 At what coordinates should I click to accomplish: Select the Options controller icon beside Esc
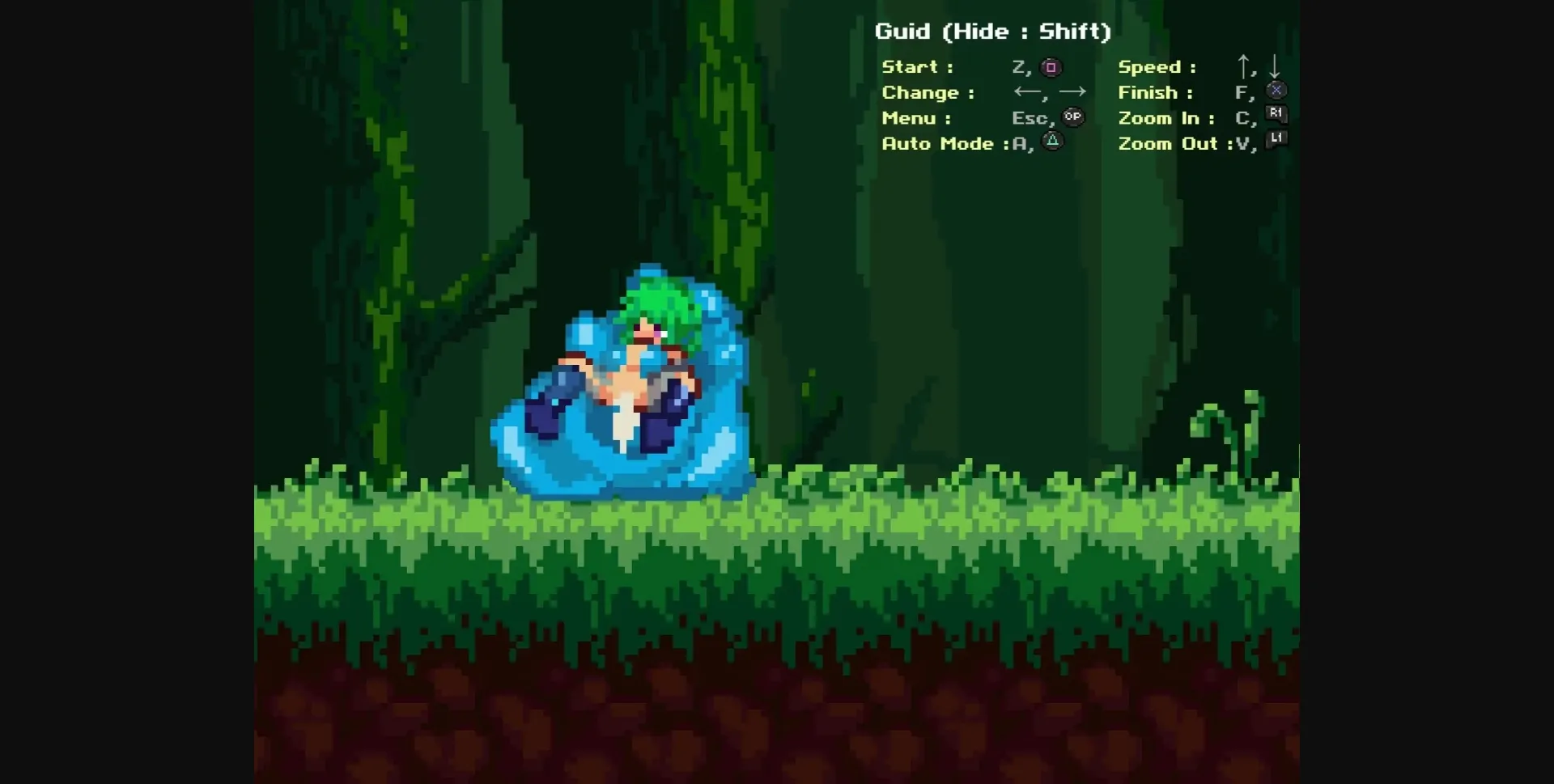tap(1072, 117)
